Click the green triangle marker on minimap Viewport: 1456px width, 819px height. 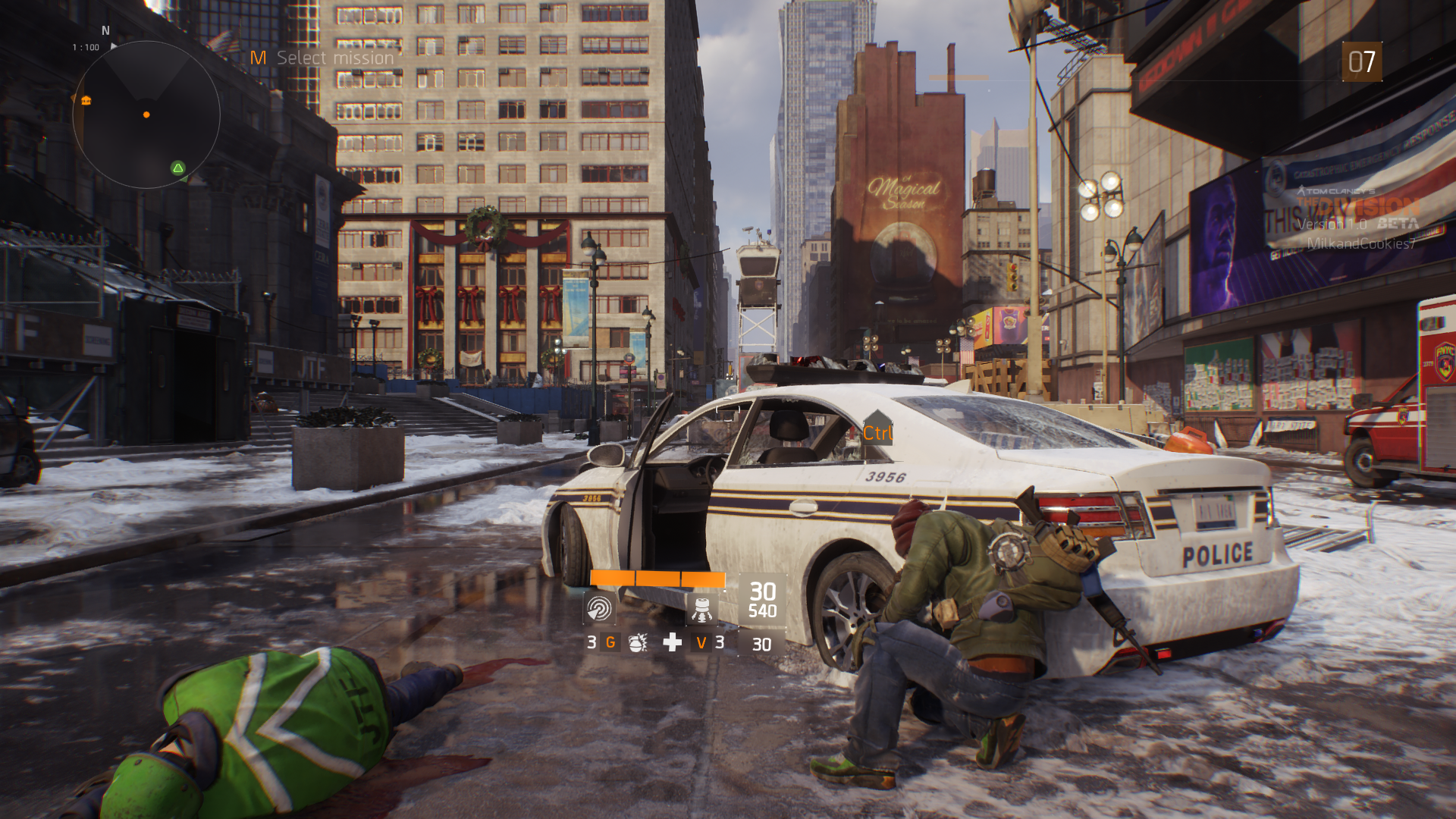pos(178,168)
